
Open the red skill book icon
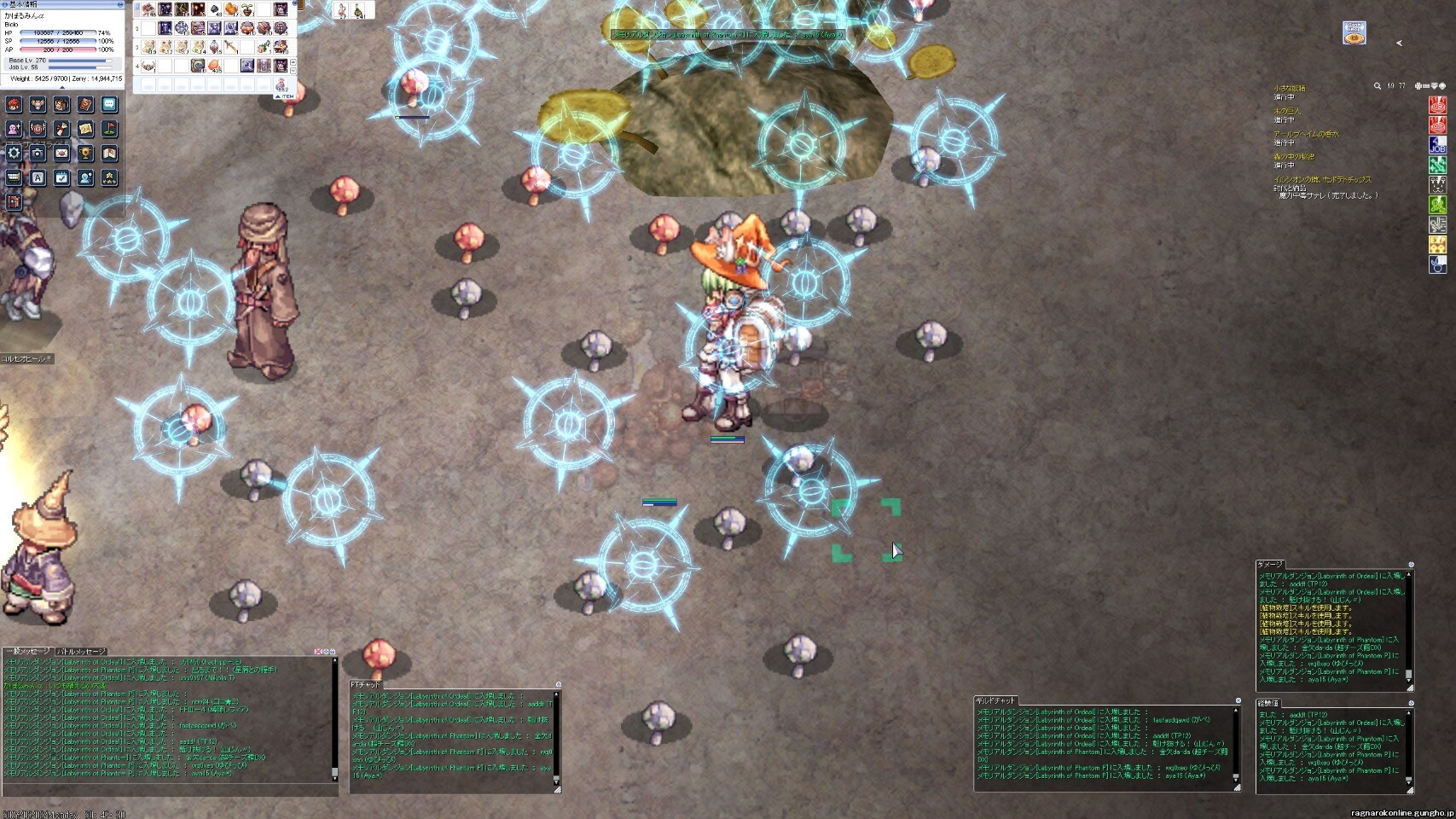click(85, 104)
